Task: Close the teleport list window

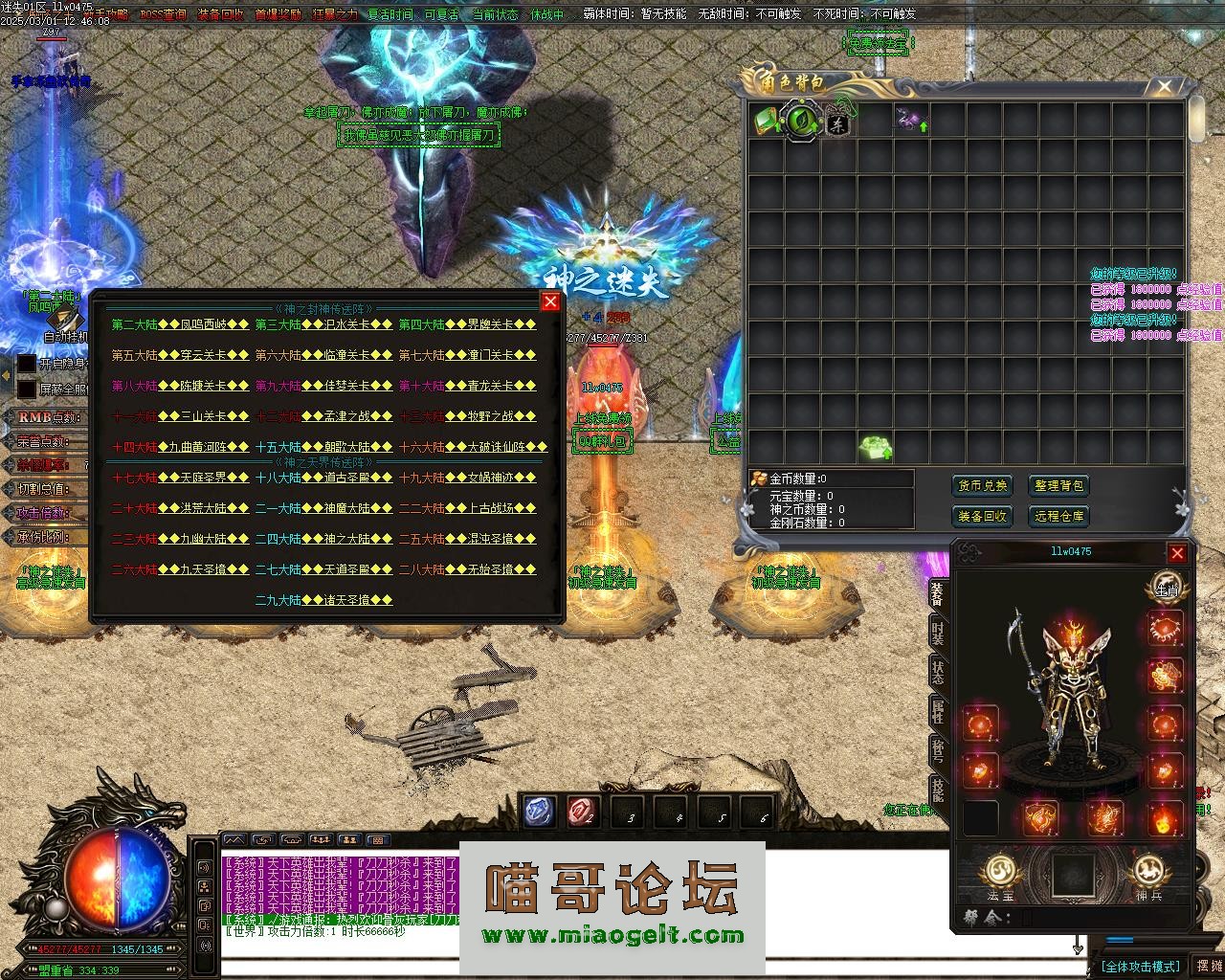Action: click(x=550, y=302)
